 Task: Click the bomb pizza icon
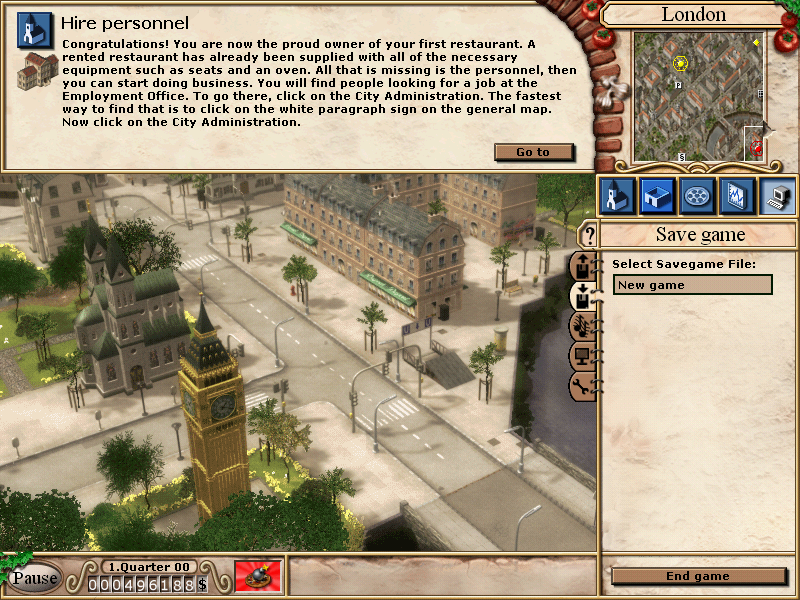pyautogui.click(x=257, y=577)
